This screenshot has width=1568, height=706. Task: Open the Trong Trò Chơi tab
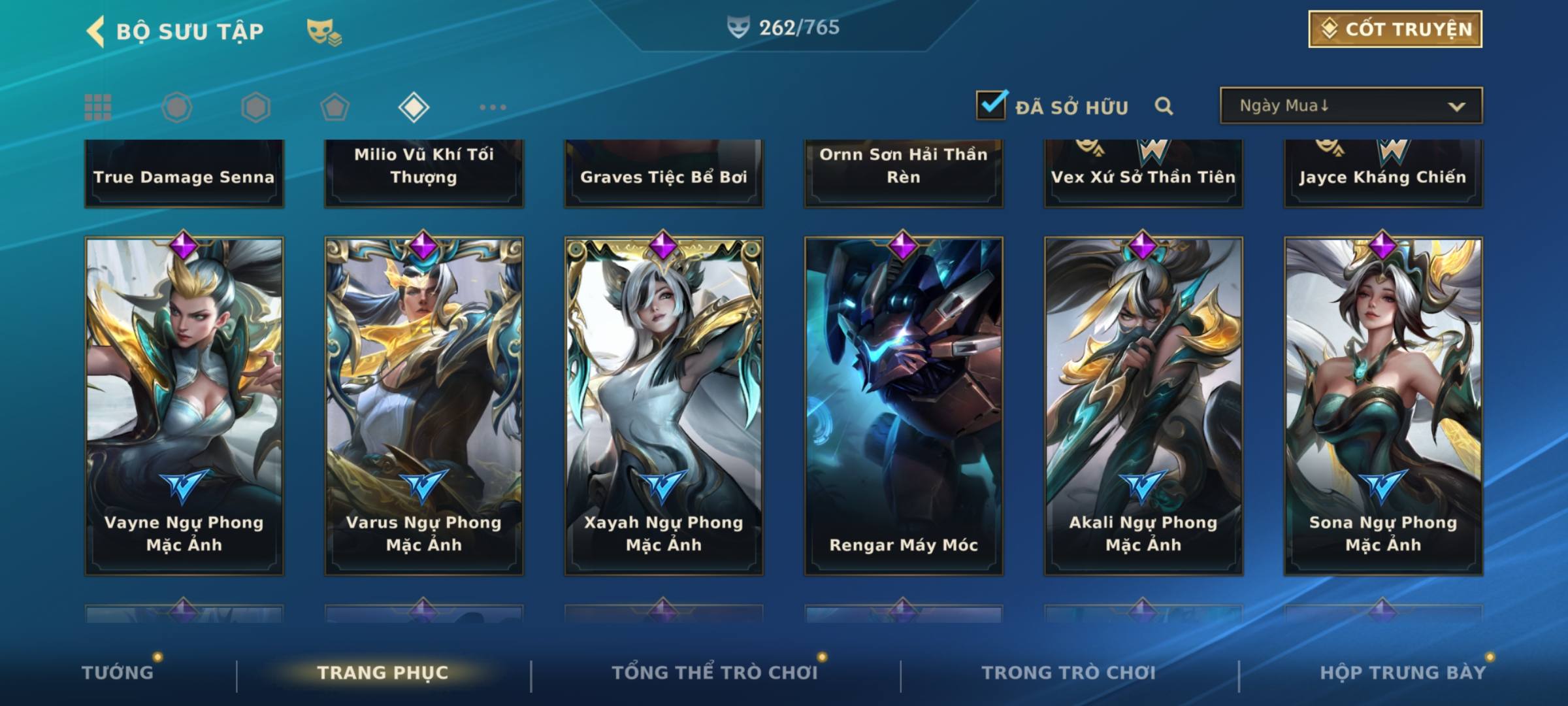point(1069,673)
